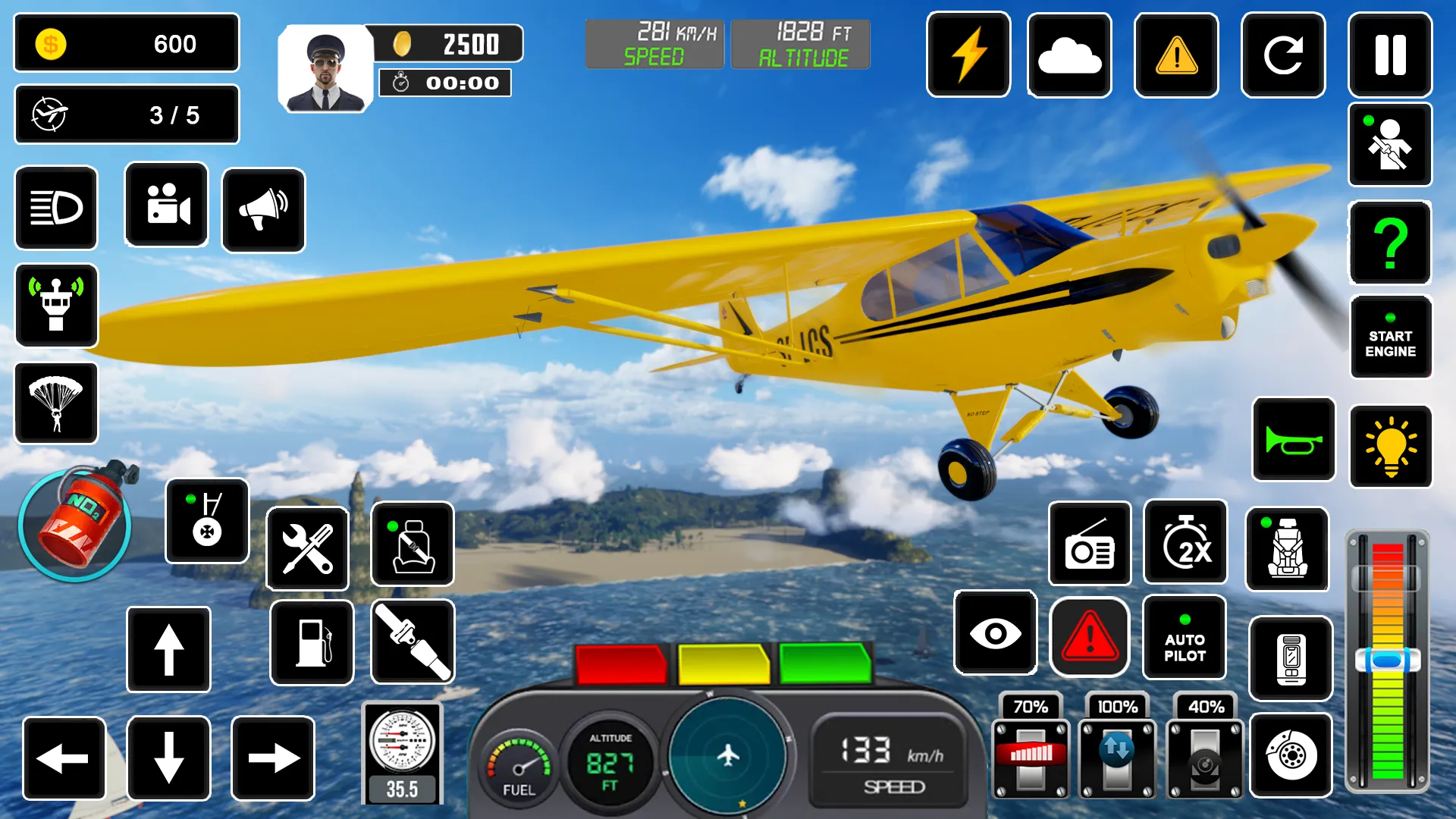Viewport: 1456px width, 819px height.
Task: Apply the wheel brakes
Action: 1291,756
